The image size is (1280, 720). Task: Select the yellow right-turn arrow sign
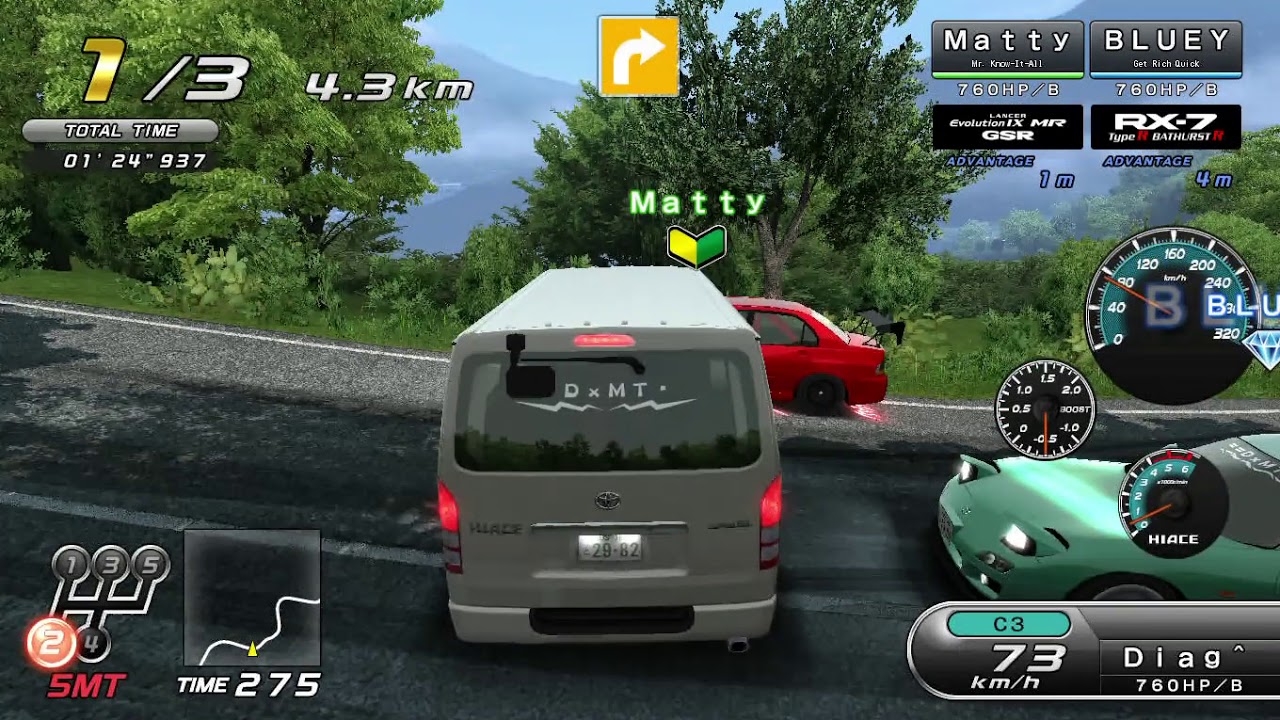click(x=638, y=55)
